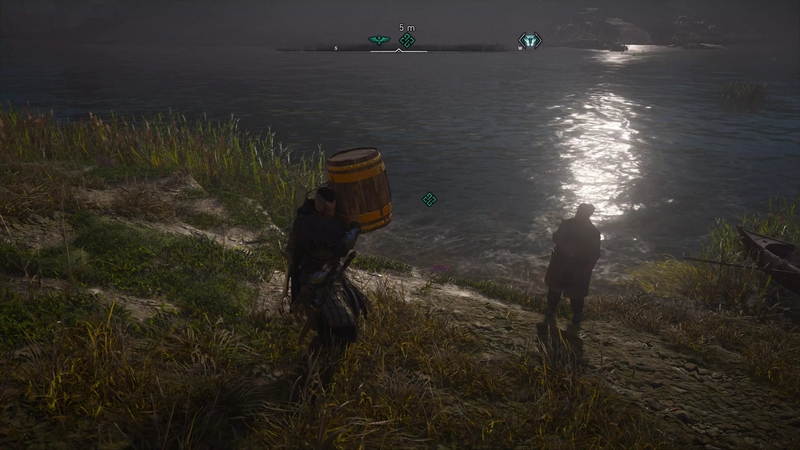Click the bracketed glowing marker on the compass

[x=529, y=40]
